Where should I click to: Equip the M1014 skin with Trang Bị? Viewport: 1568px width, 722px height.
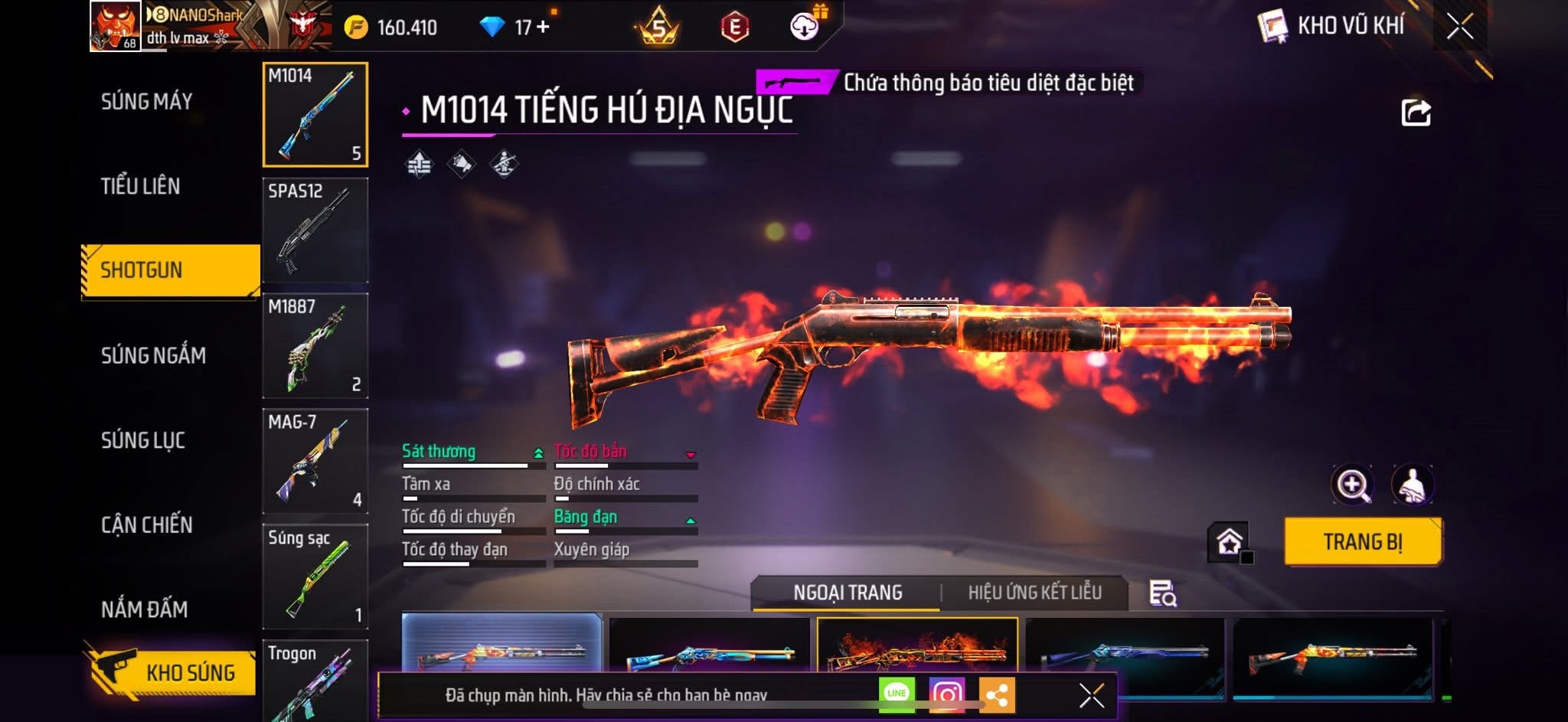click(1363, 542)
